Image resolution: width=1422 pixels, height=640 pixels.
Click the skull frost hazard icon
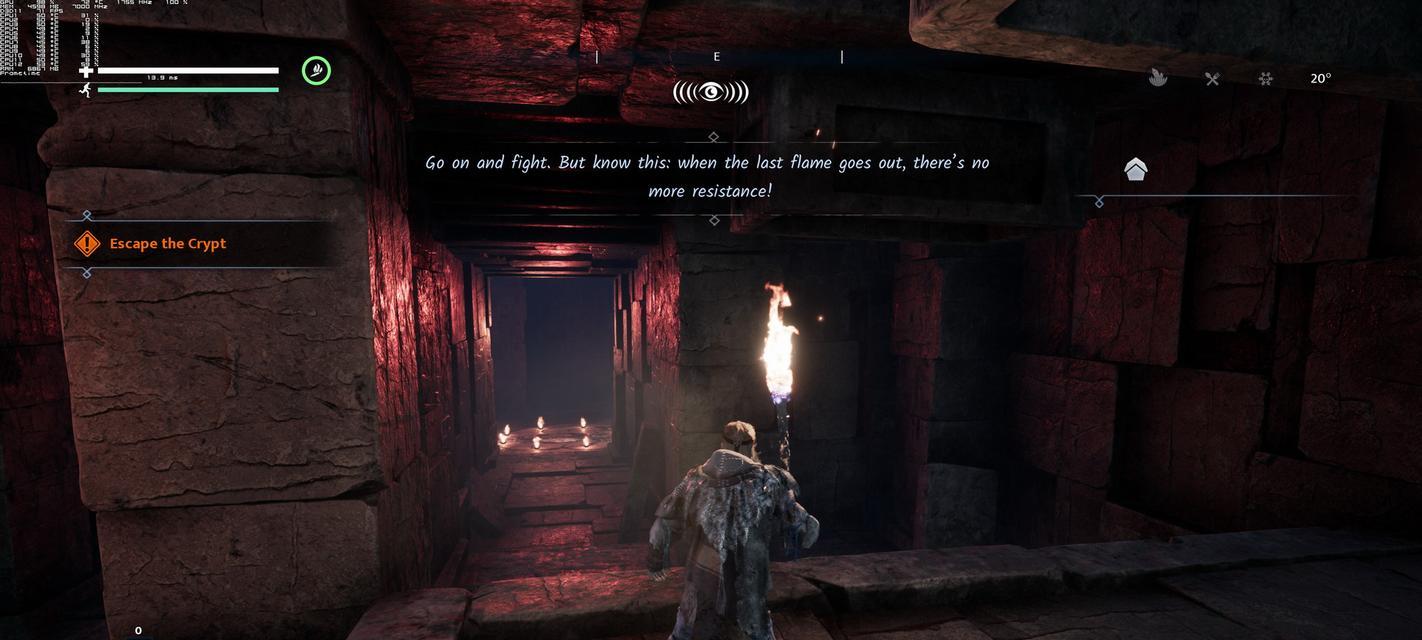[1266, 79]
